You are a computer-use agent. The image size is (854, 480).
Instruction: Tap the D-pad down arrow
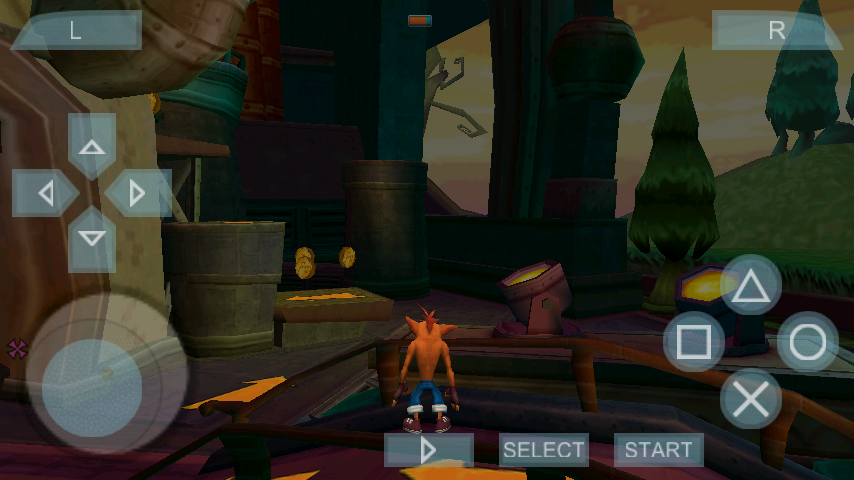tap(92, 239)
